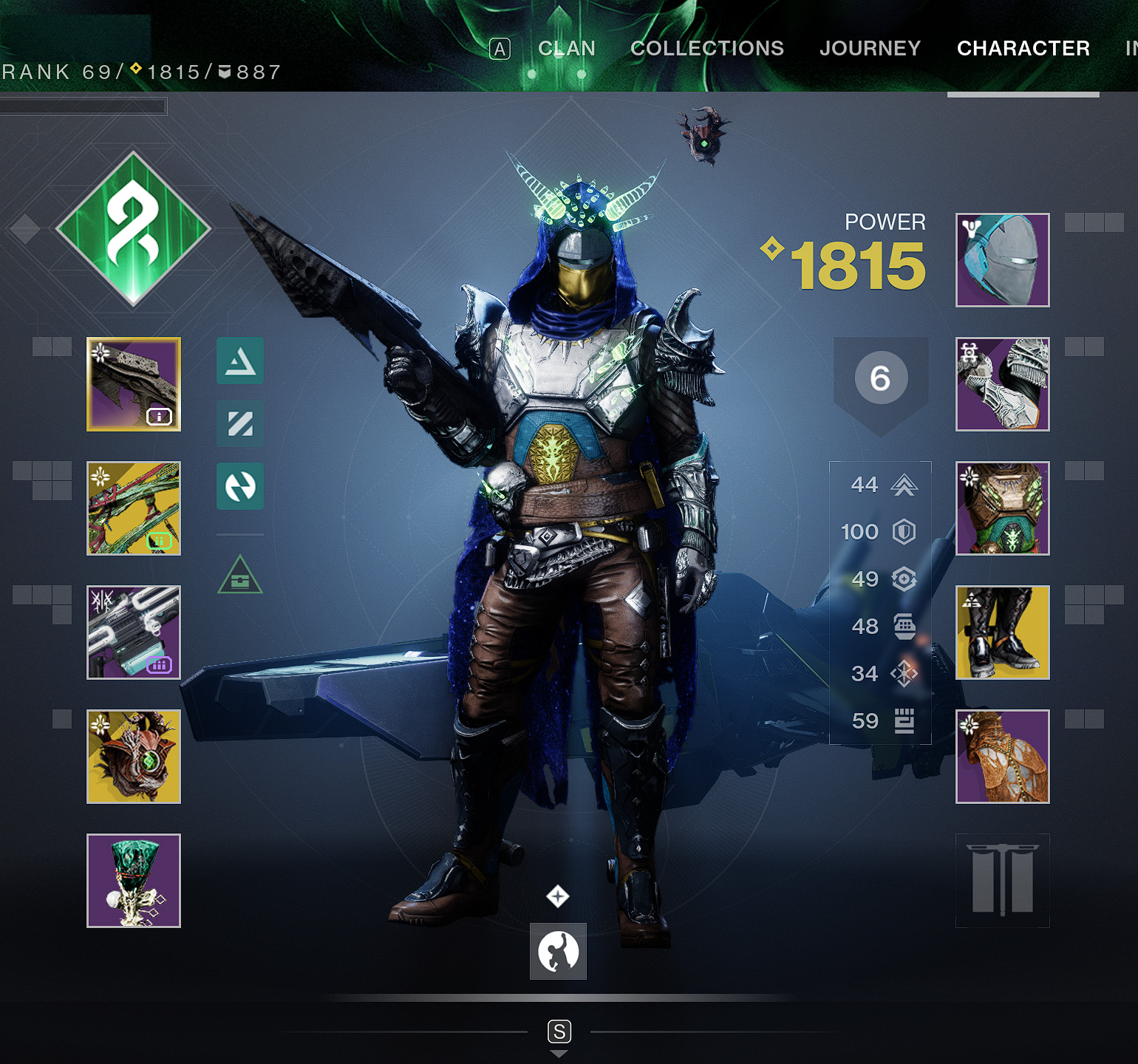Screen dimensions: 1138x1064
Task: Check the Resilience stat value of 100
Action: (872, 531)
